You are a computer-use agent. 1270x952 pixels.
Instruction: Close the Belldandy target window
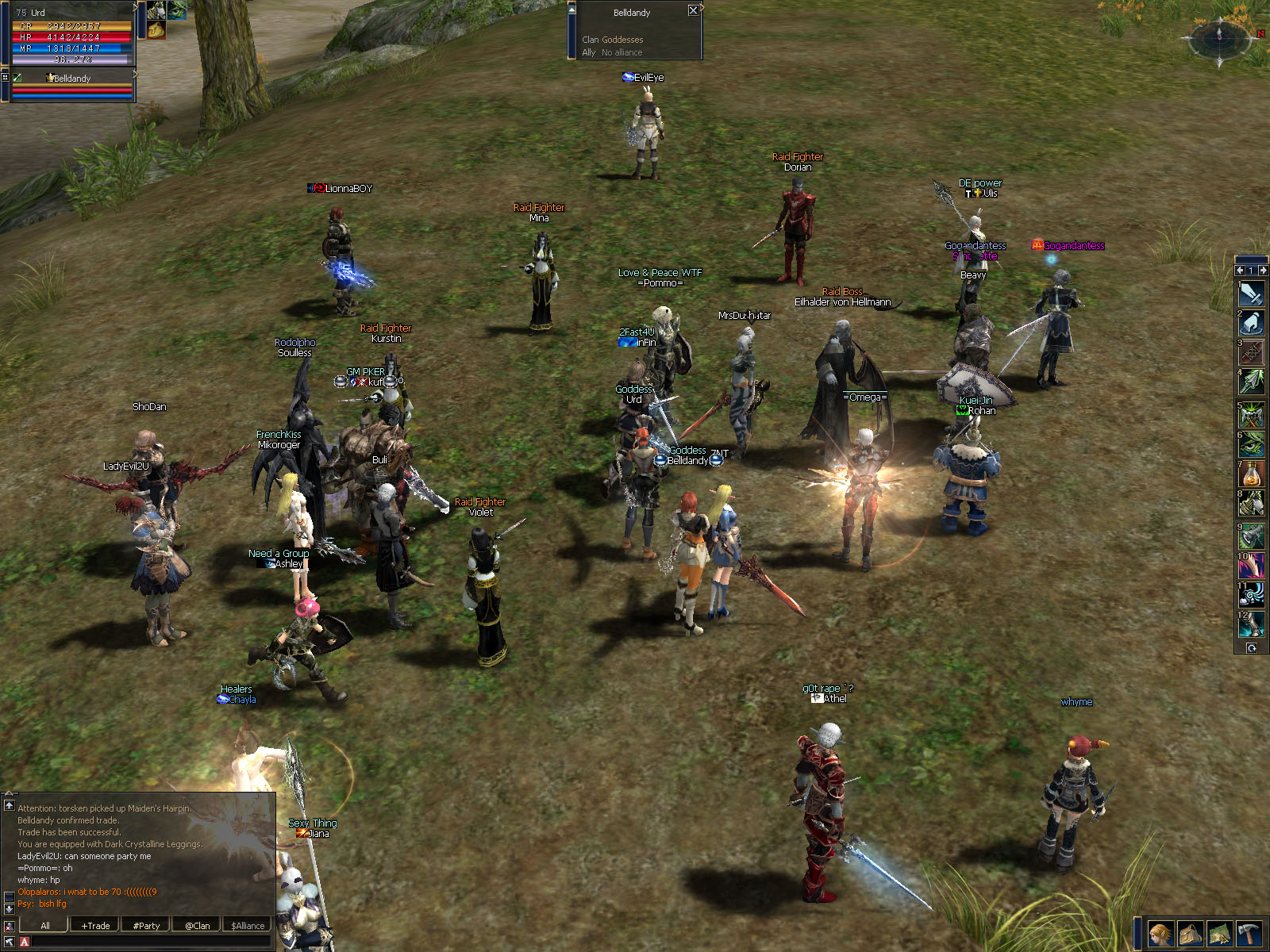(x=693, y=10)
